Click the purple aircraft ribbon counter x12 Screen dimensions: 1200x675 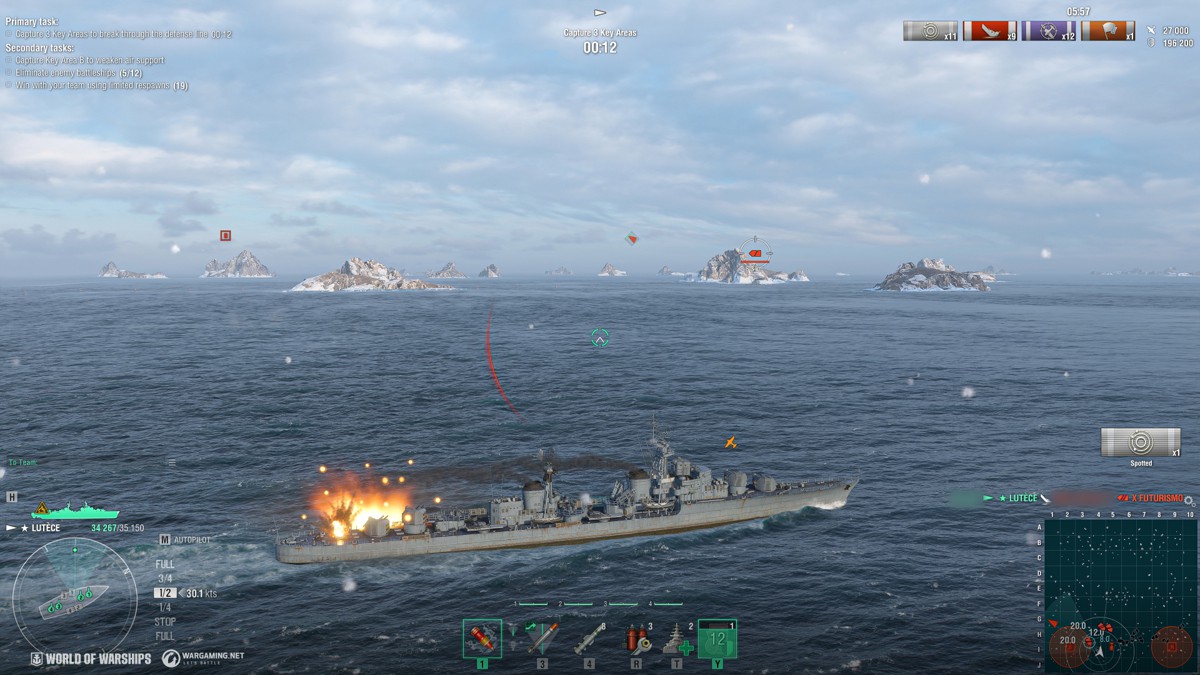(x=1048, y=31)
